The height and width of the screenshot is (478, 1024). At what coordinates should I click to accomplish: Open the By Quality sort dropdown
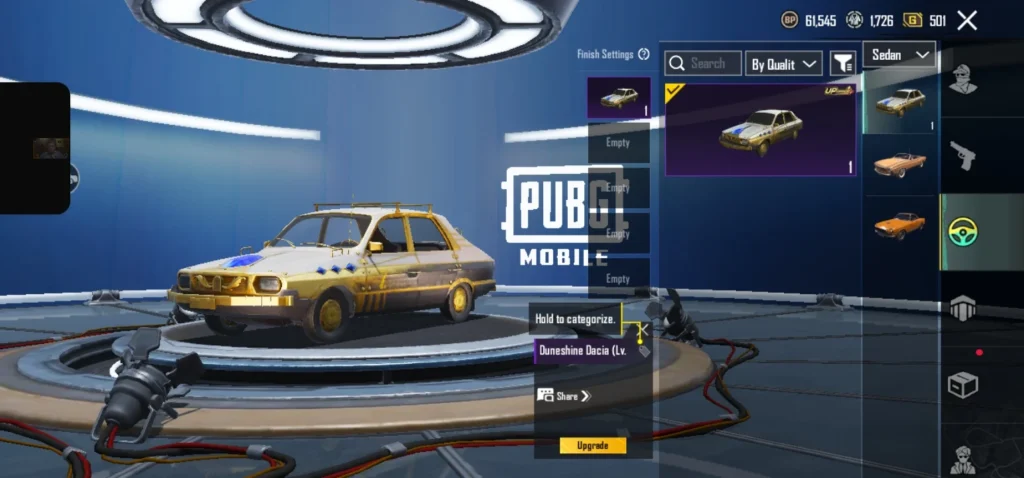784,64
